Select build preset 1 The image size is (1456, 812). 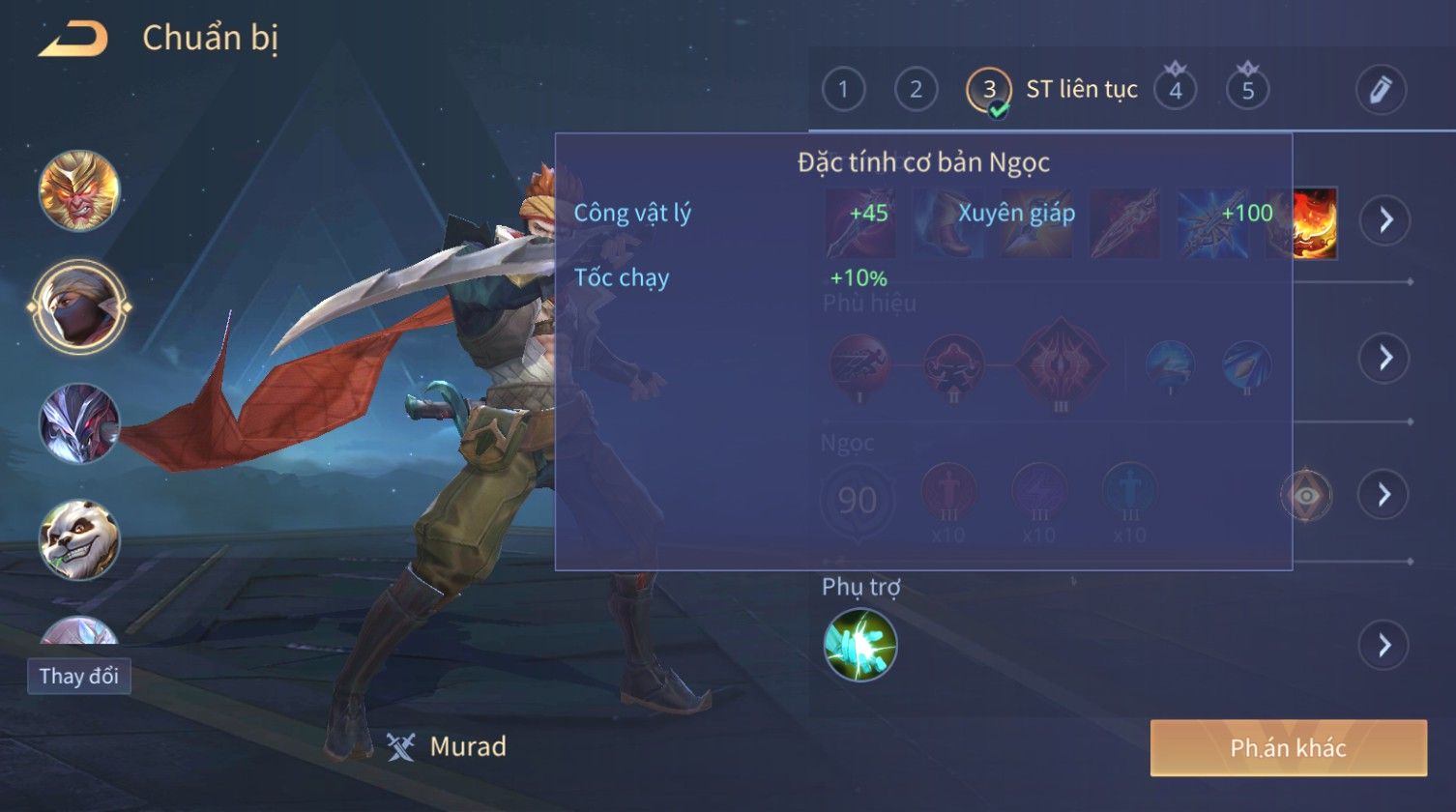(x=843, y=90)
